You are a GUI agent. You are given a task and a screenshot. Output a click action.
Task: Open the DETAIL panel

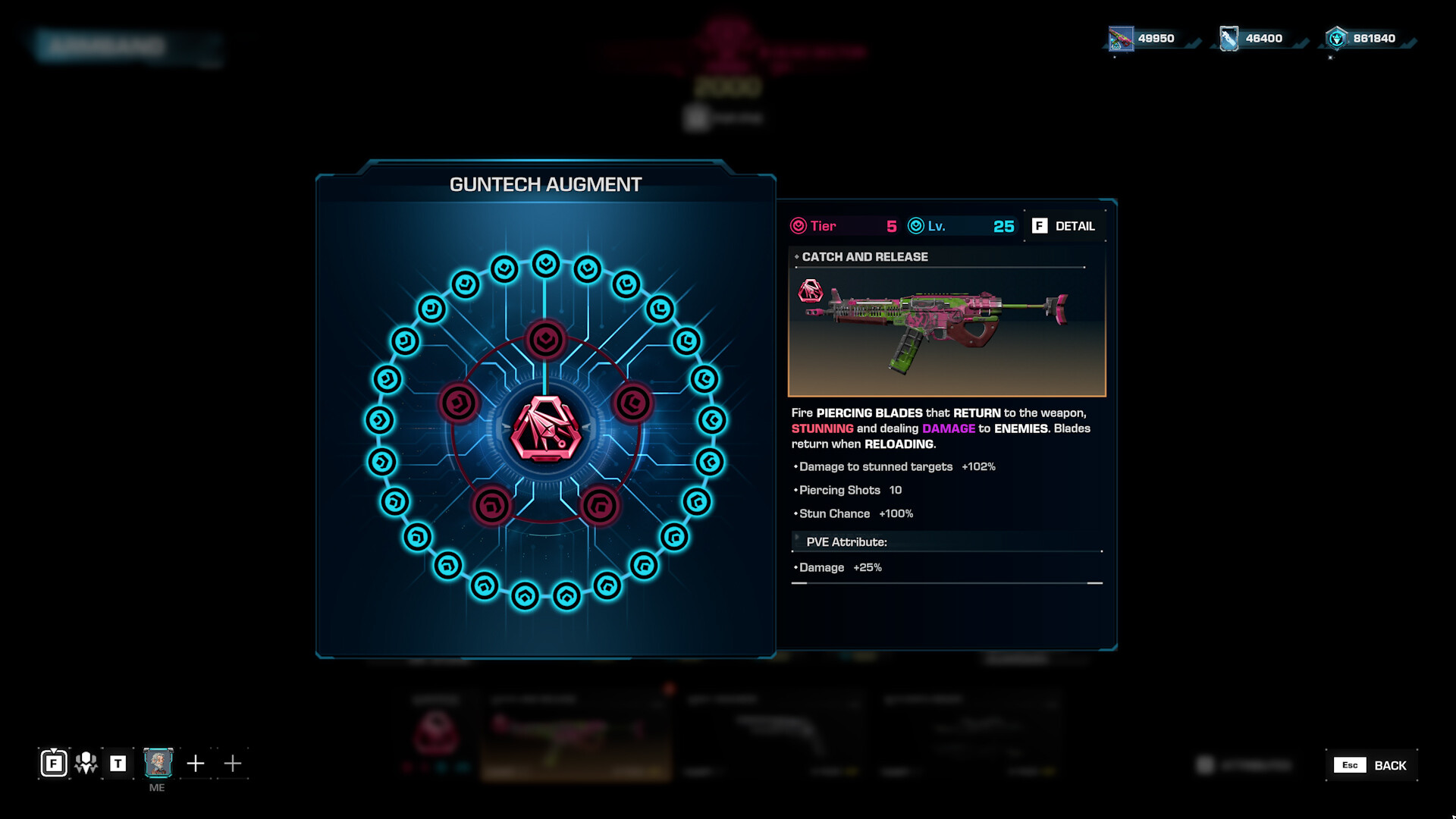coord(1064,225)
